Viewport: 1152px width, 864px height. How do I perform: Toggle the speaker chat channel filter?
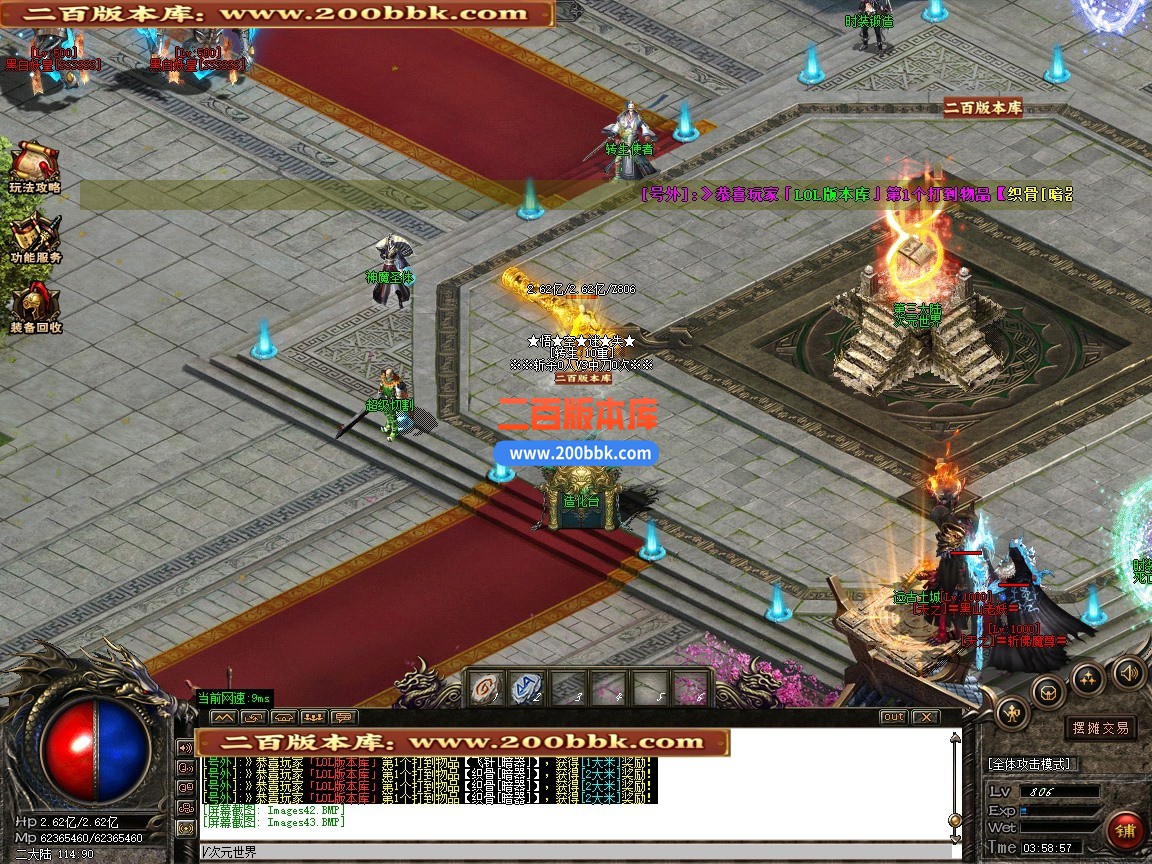[185, 747]
